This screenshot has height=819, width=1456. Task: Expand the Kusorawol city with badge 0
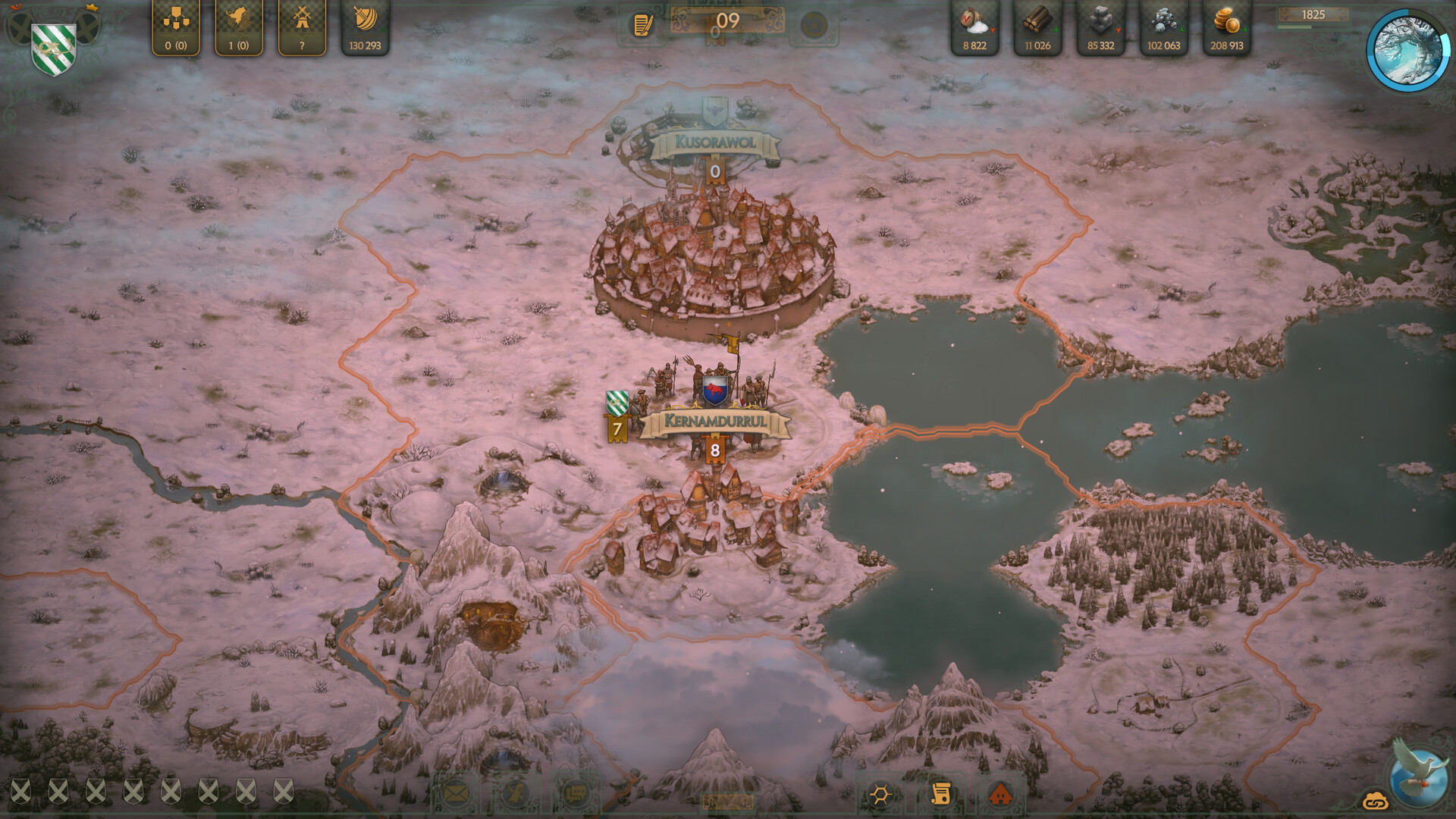click(x=714, y=172)
